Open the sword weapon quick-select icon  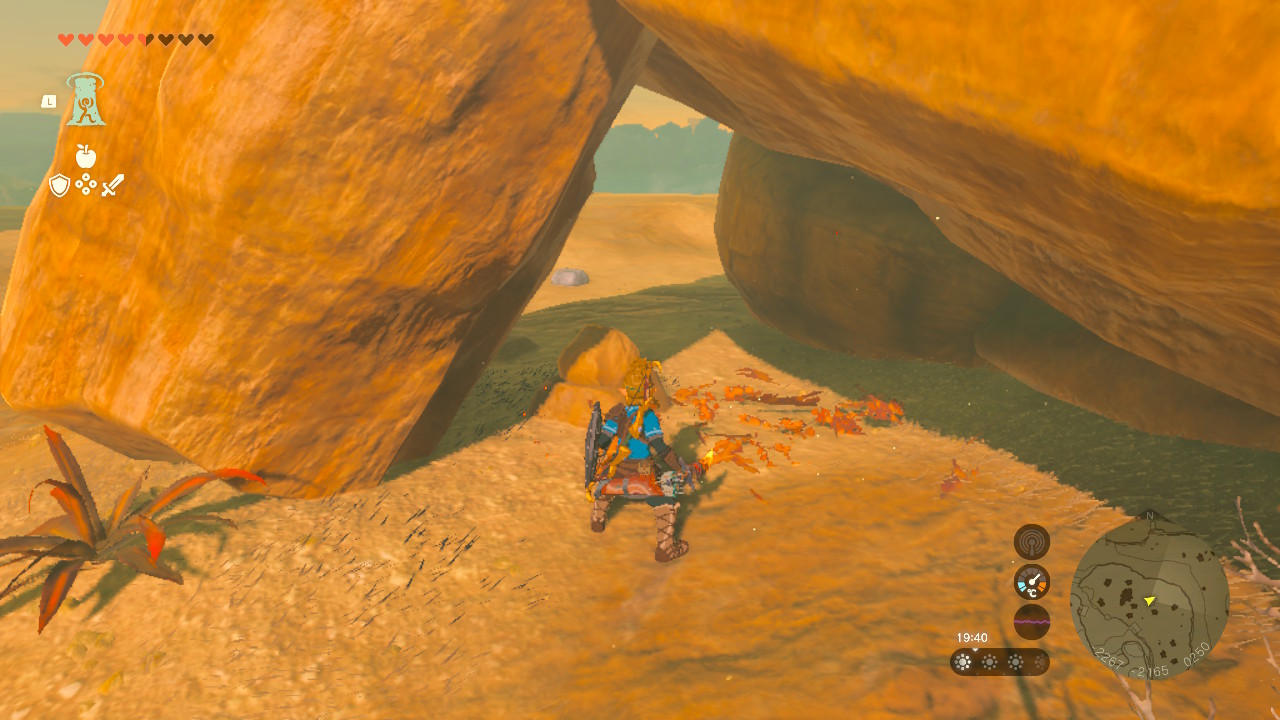click(x=112, y=185)
